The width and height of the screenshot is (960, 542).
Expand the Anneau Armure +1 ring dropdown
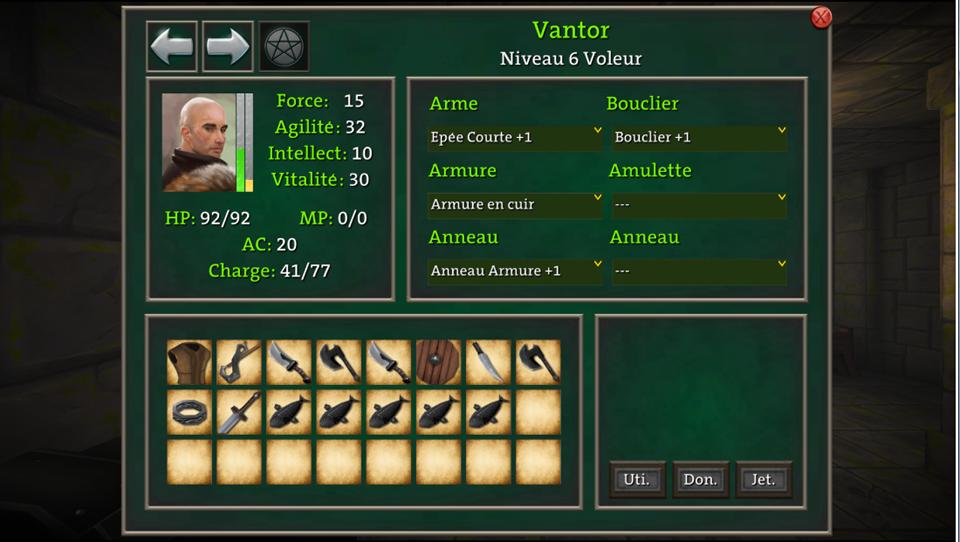[514, 271]
